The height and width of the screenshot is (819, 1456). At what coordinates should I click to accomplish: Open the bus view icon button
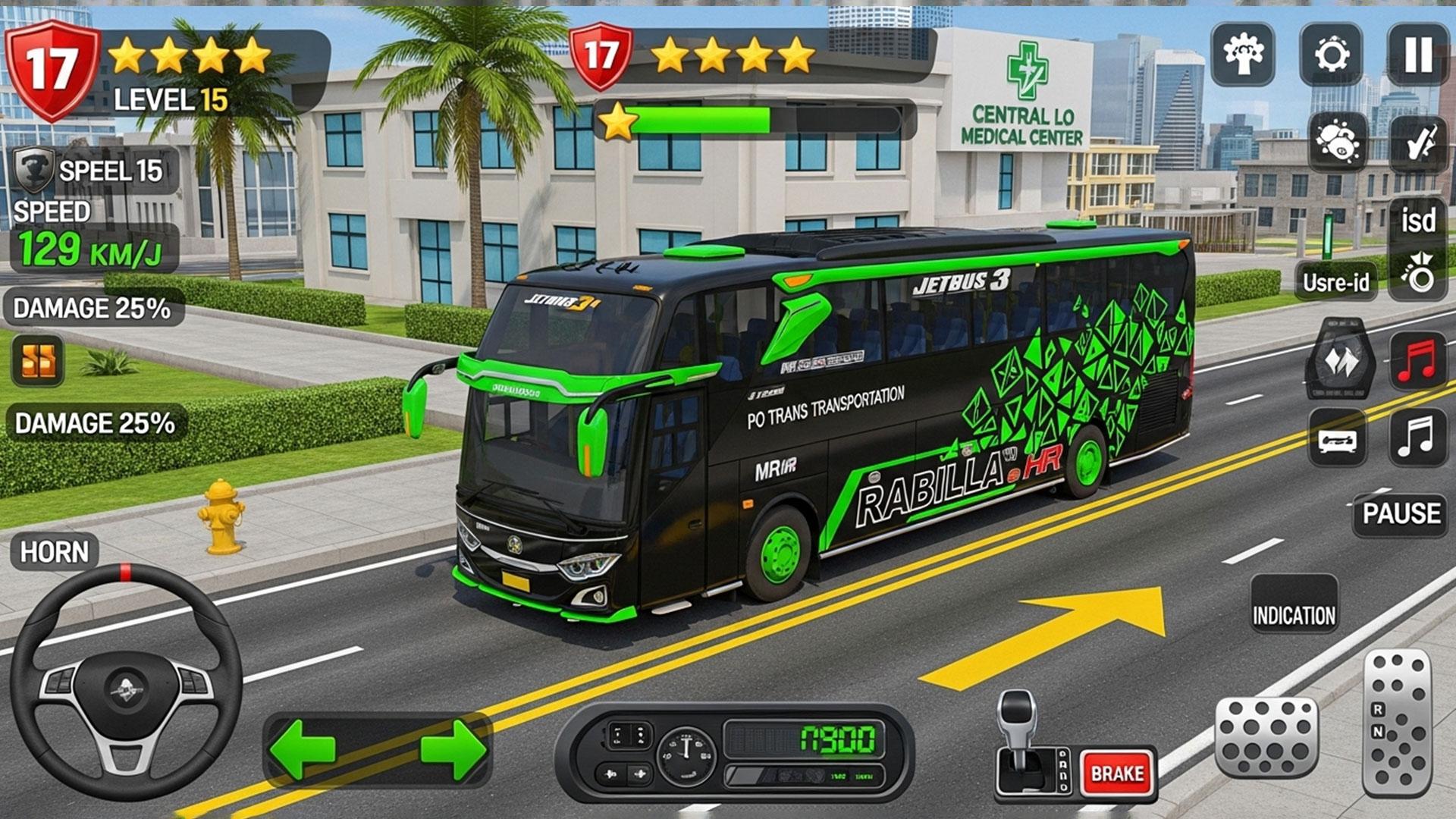click(1337, 439)
